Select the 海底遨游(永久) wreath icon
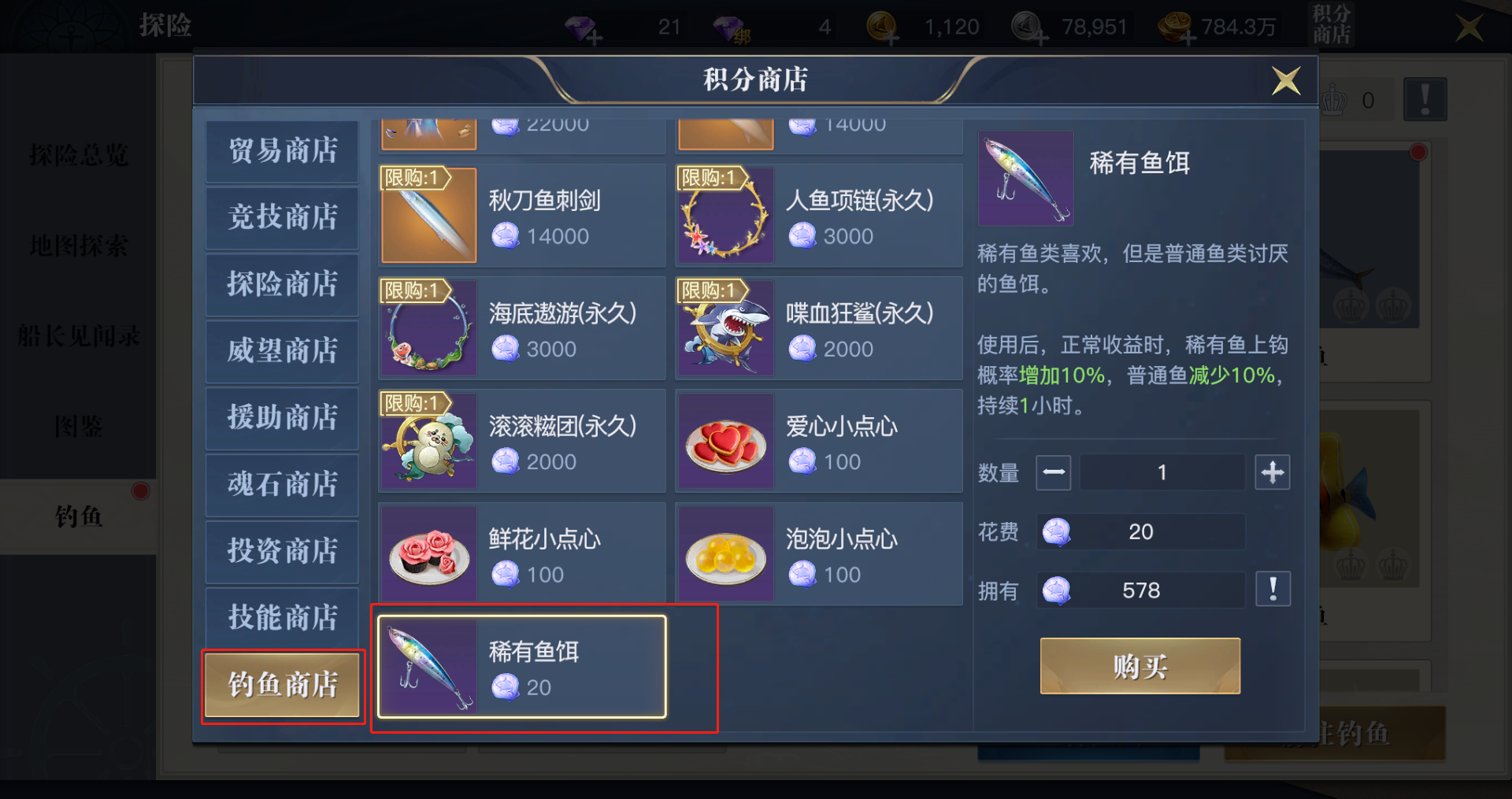 pyautogui.click(x=428, y=327)
